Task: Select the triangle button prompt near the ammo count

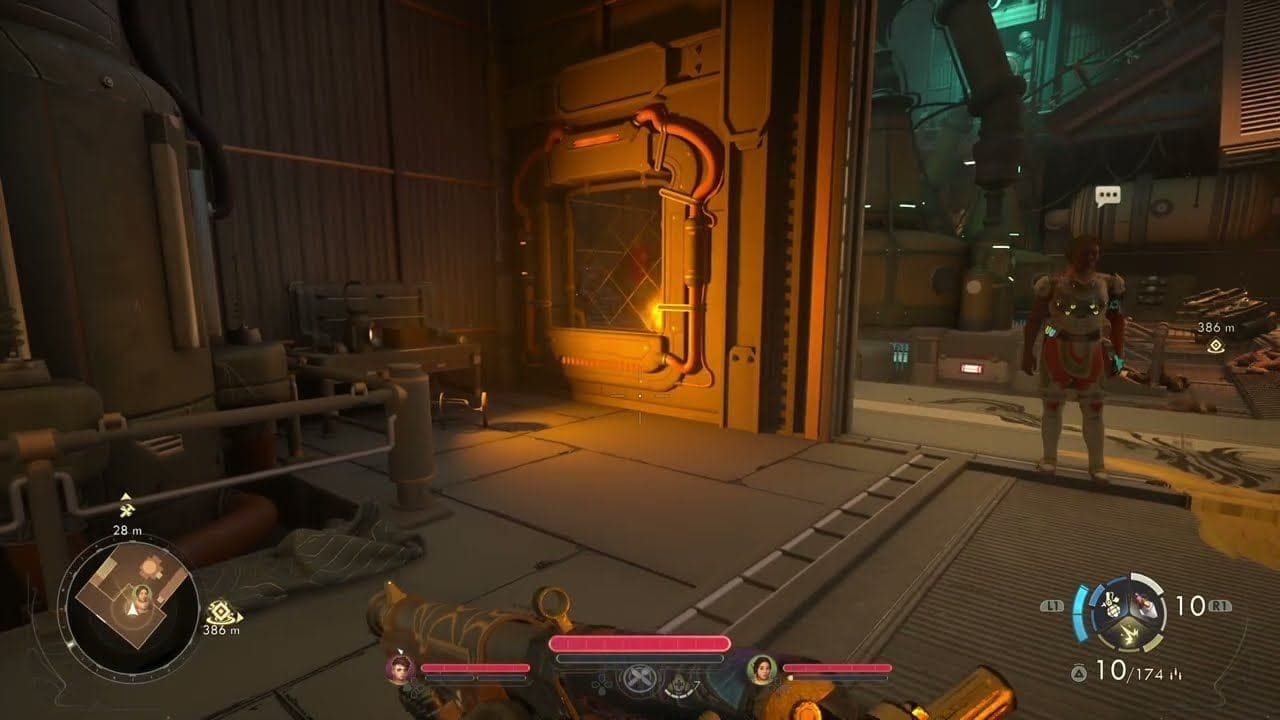Action: click(x=1080, y=671)
